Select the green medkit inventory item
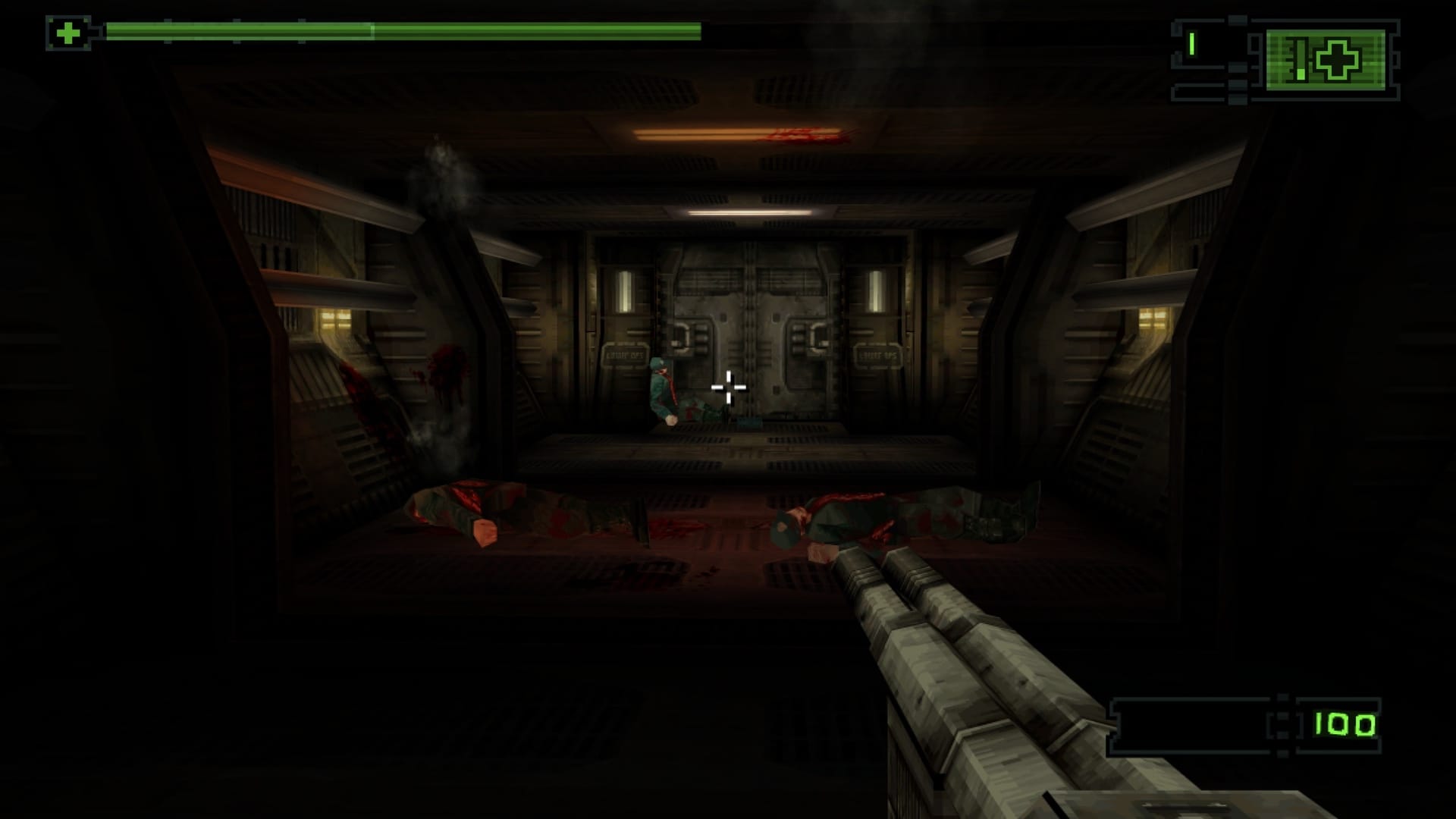 [1326, 60]
